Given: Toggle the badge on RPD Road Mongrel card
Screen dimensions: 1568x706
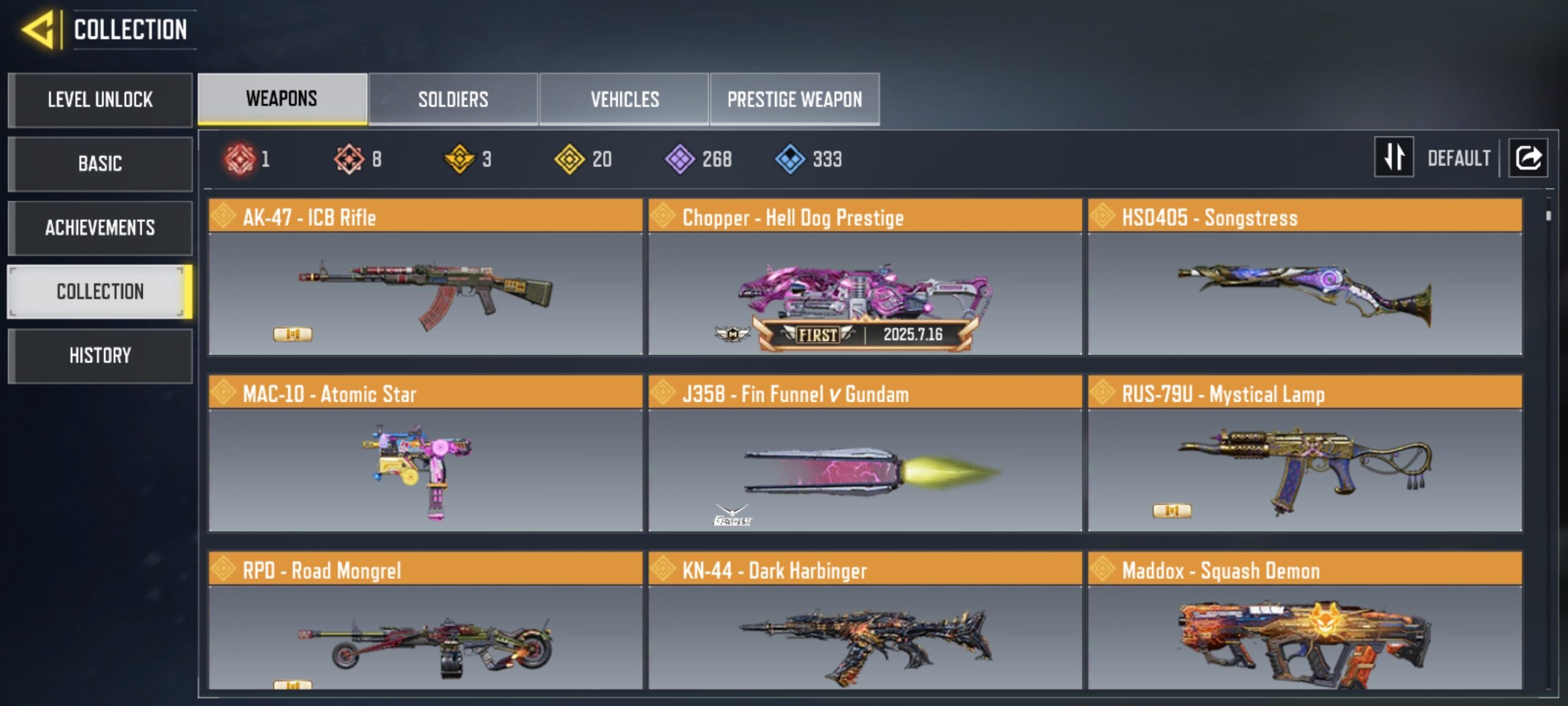Looking at the screenshot, I should 294,688.
